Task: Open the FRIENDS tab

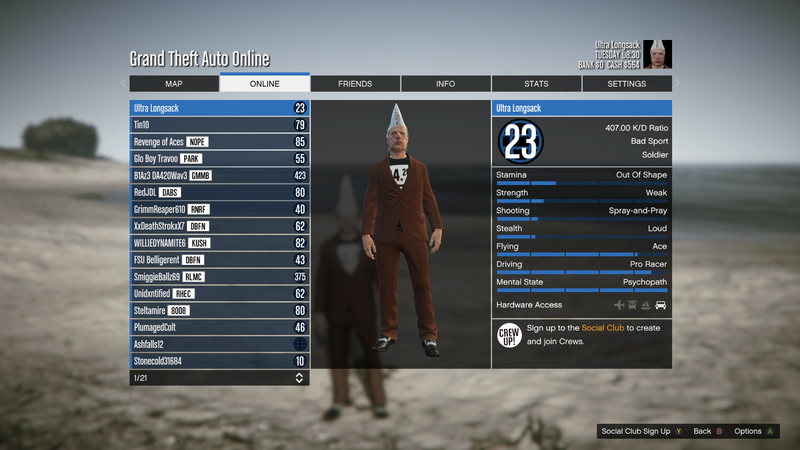Action: [355, 84]
